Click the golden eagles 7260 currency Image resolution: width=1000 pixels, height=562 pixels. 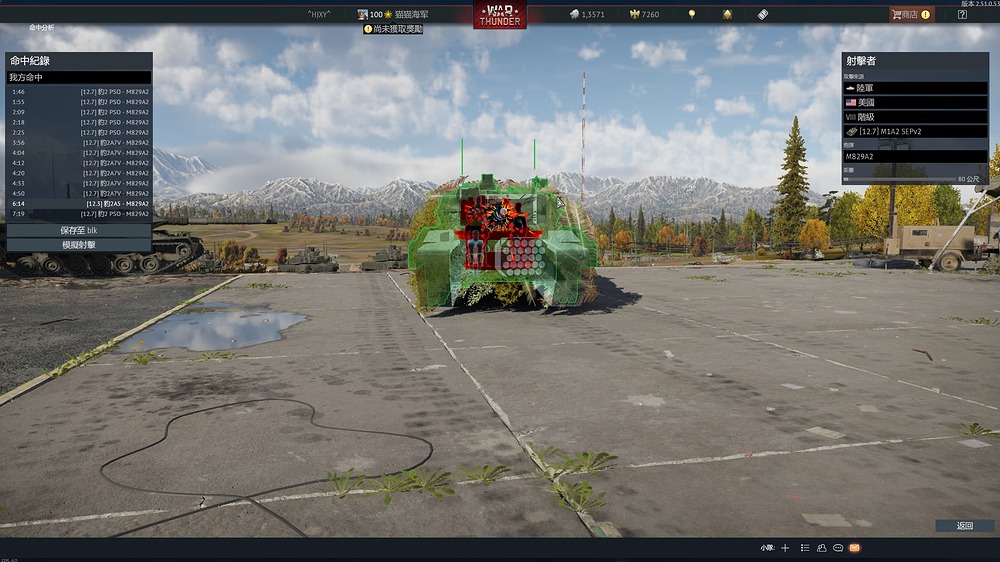pos(642,15)
